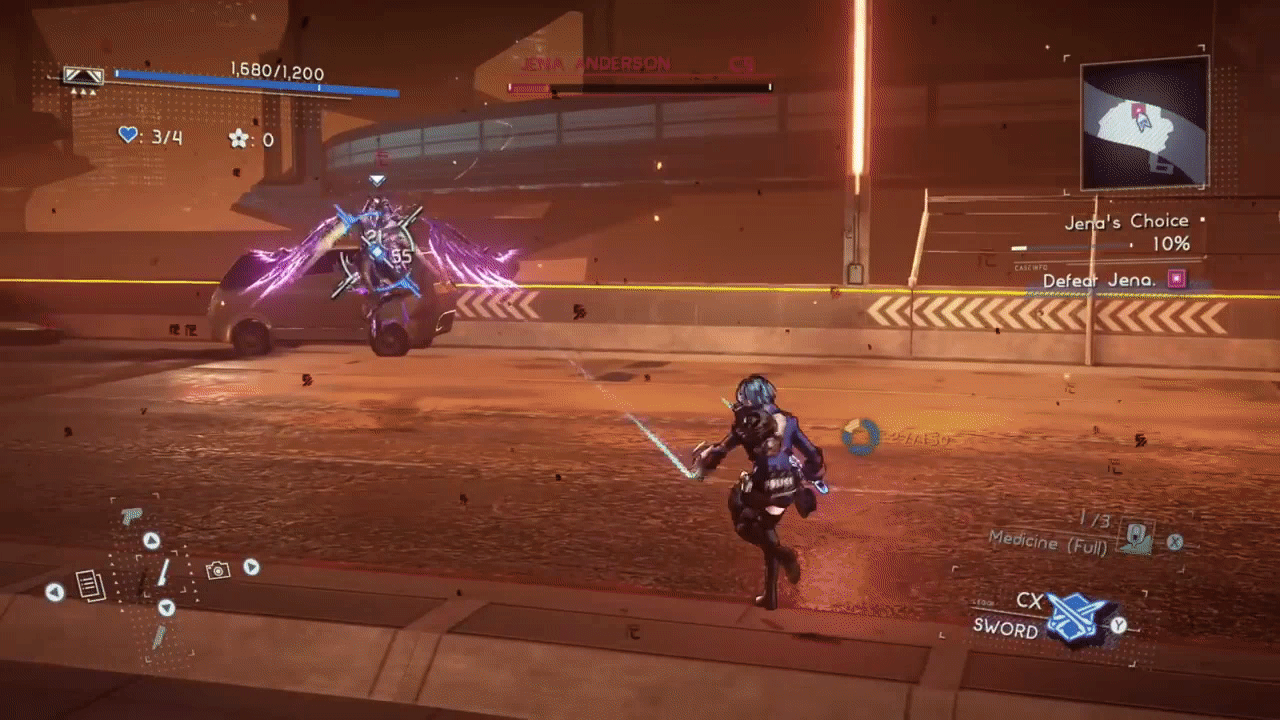Click the red target marker on minimap
Viewport: 1280px width, 720px height.
pyautogui.click(x=1136, y=108)
